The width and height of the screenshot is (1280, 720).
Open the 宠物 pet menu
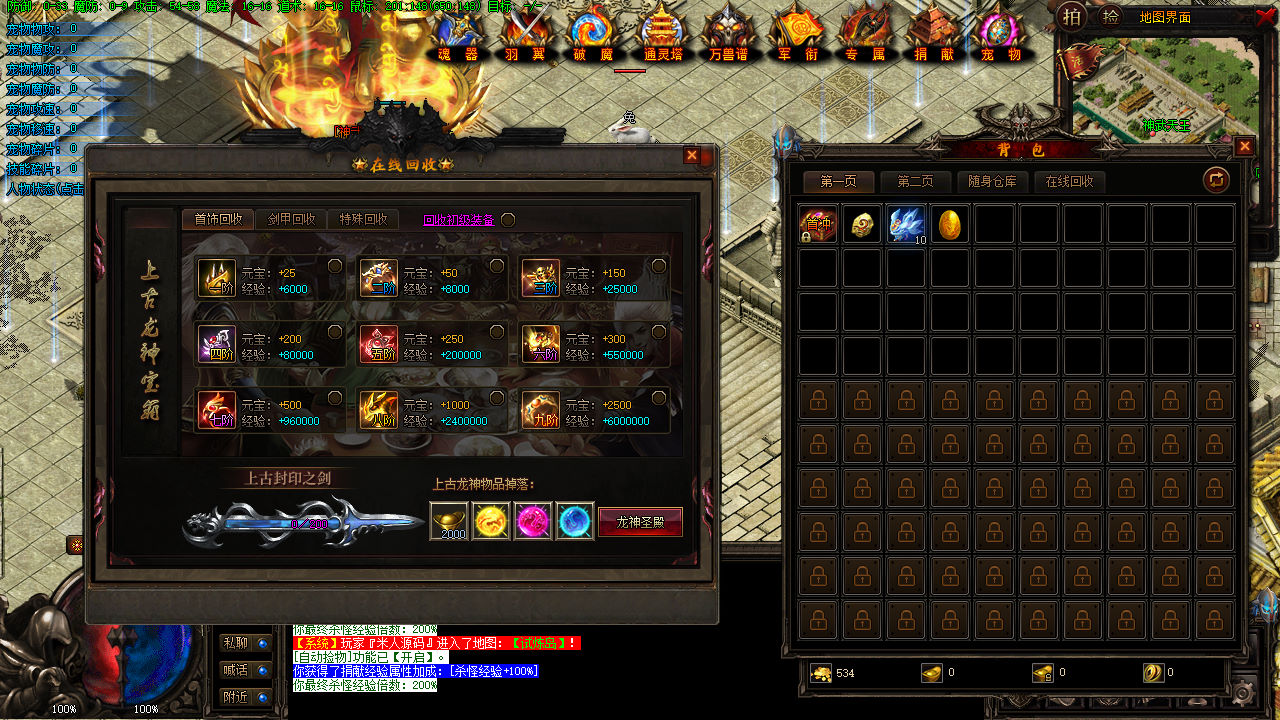click(x=1000, y=36)
